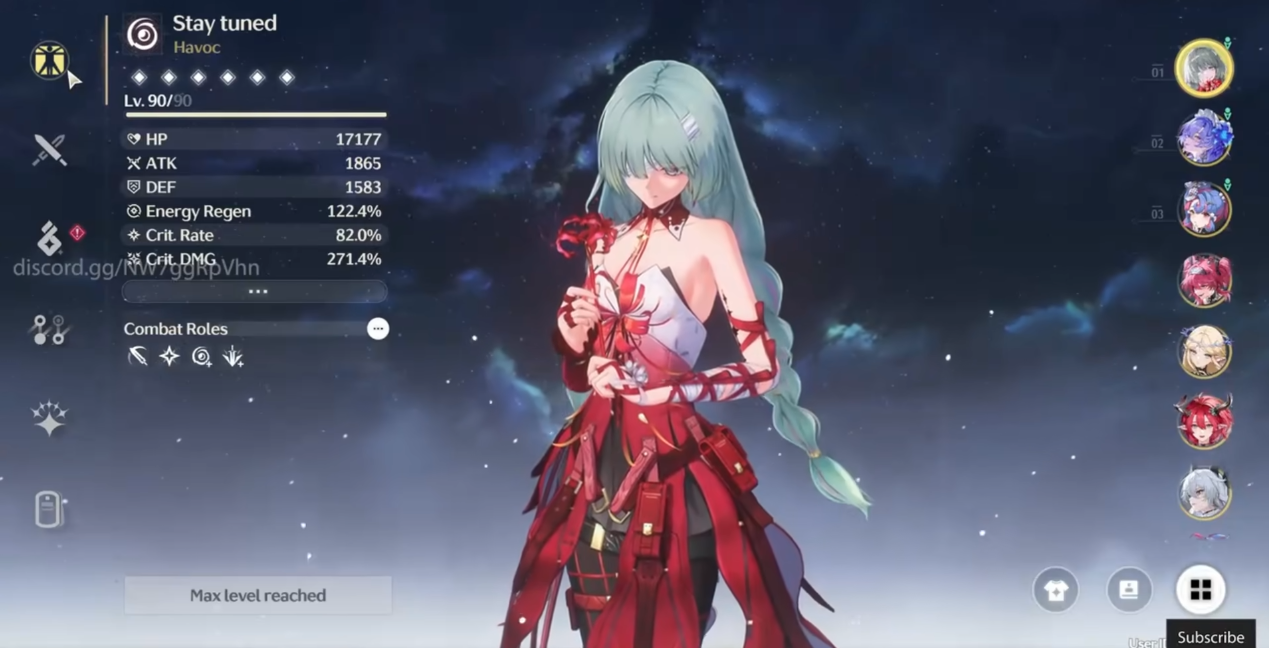Open the outfit shirt button
This screenshot has height=648, width=1269.
[x=1055, y=591]
